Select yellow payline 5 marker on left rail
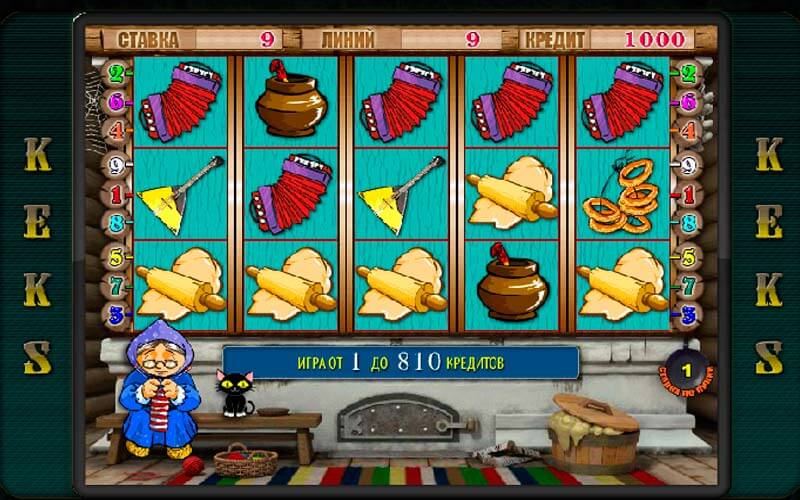The width and height of the screenshot is (800, 500). pos(115,258)
